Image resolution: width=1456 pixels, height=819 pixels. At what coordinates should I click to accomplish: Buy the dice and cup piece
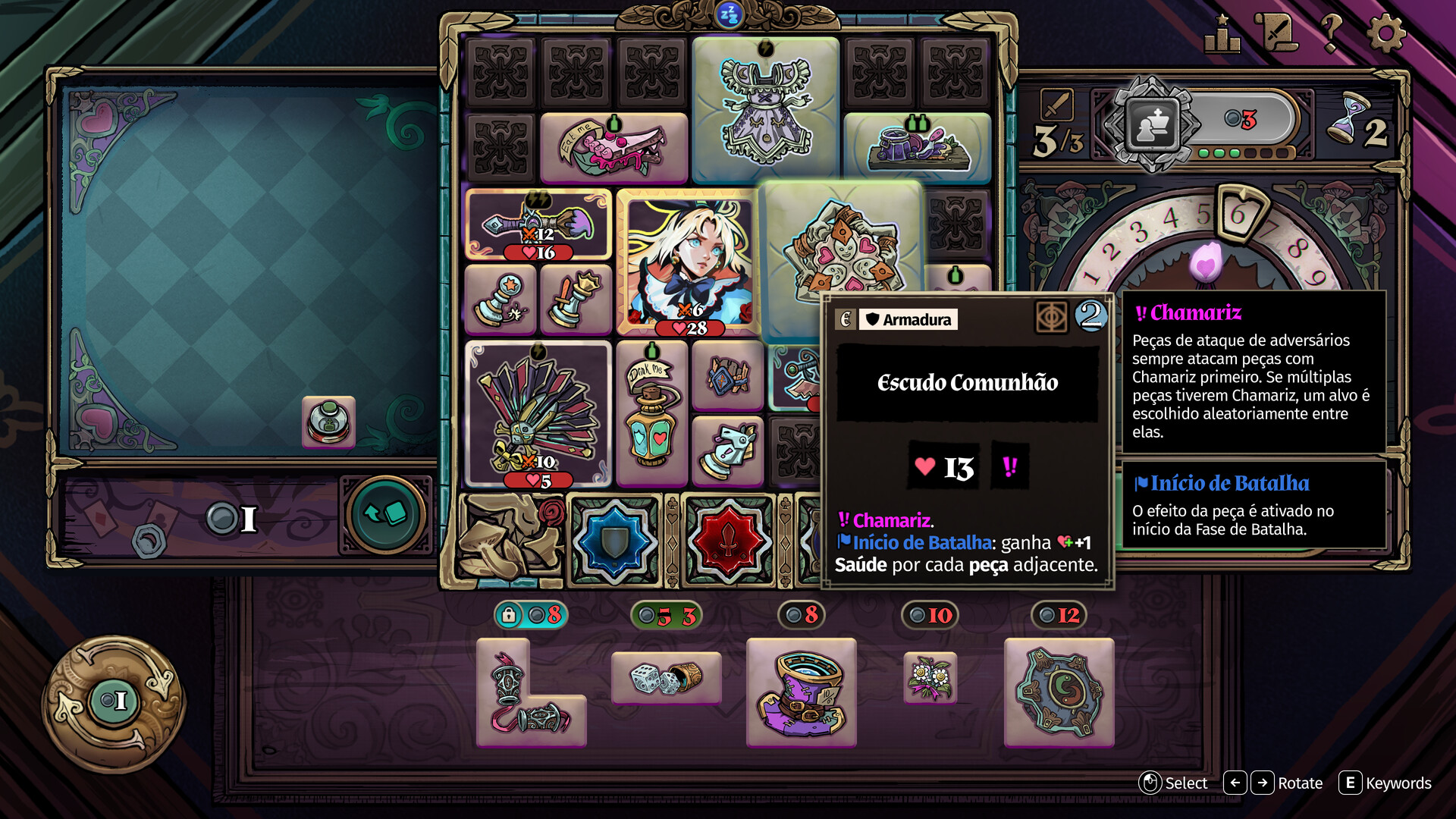pyautogui.click(x=666, y=678)
